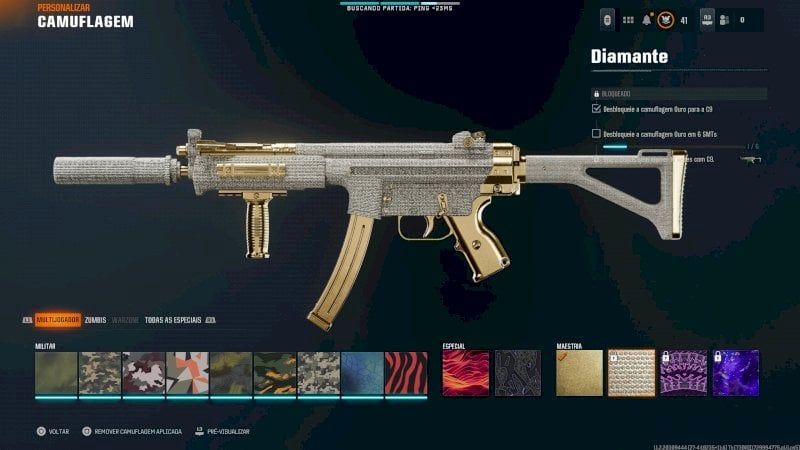Open the grid menu icon
This screenshot has height=450, width=800.
tap(628, 19)
